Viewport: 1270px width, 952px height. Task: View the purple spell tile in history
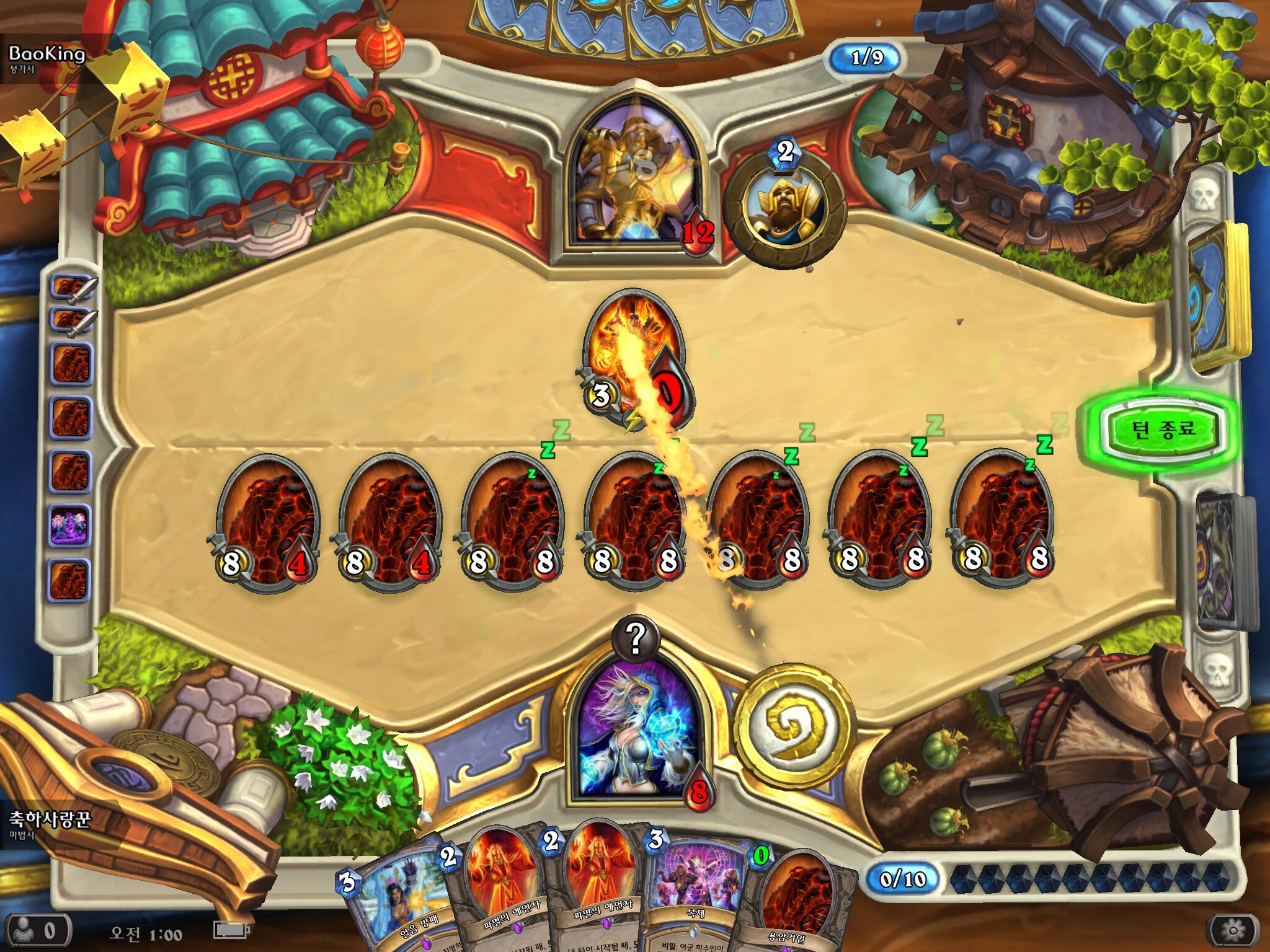[x=70, y=525]
